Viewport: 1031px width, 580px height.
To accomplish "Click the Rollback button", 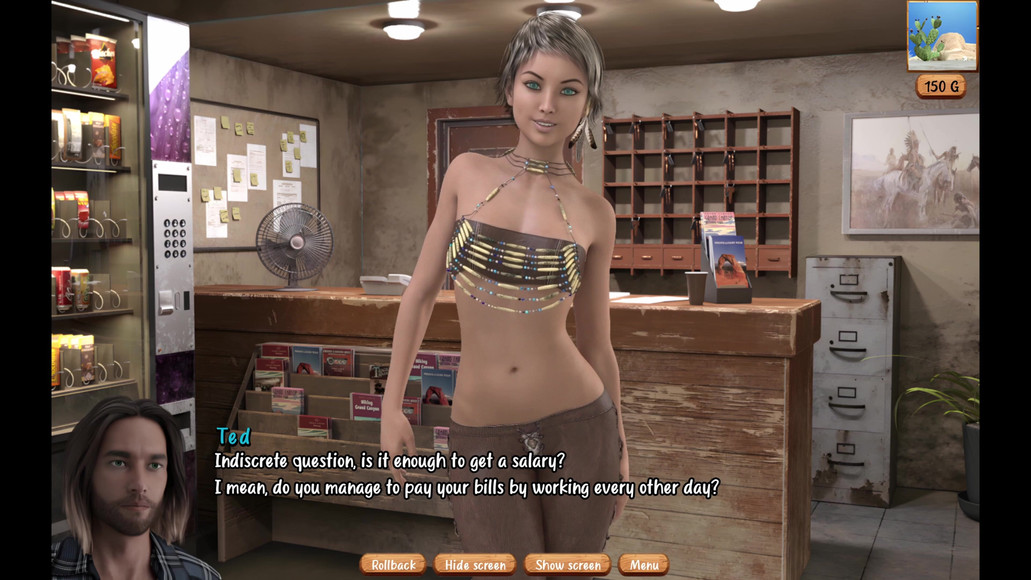I will (x=393, y=565).
